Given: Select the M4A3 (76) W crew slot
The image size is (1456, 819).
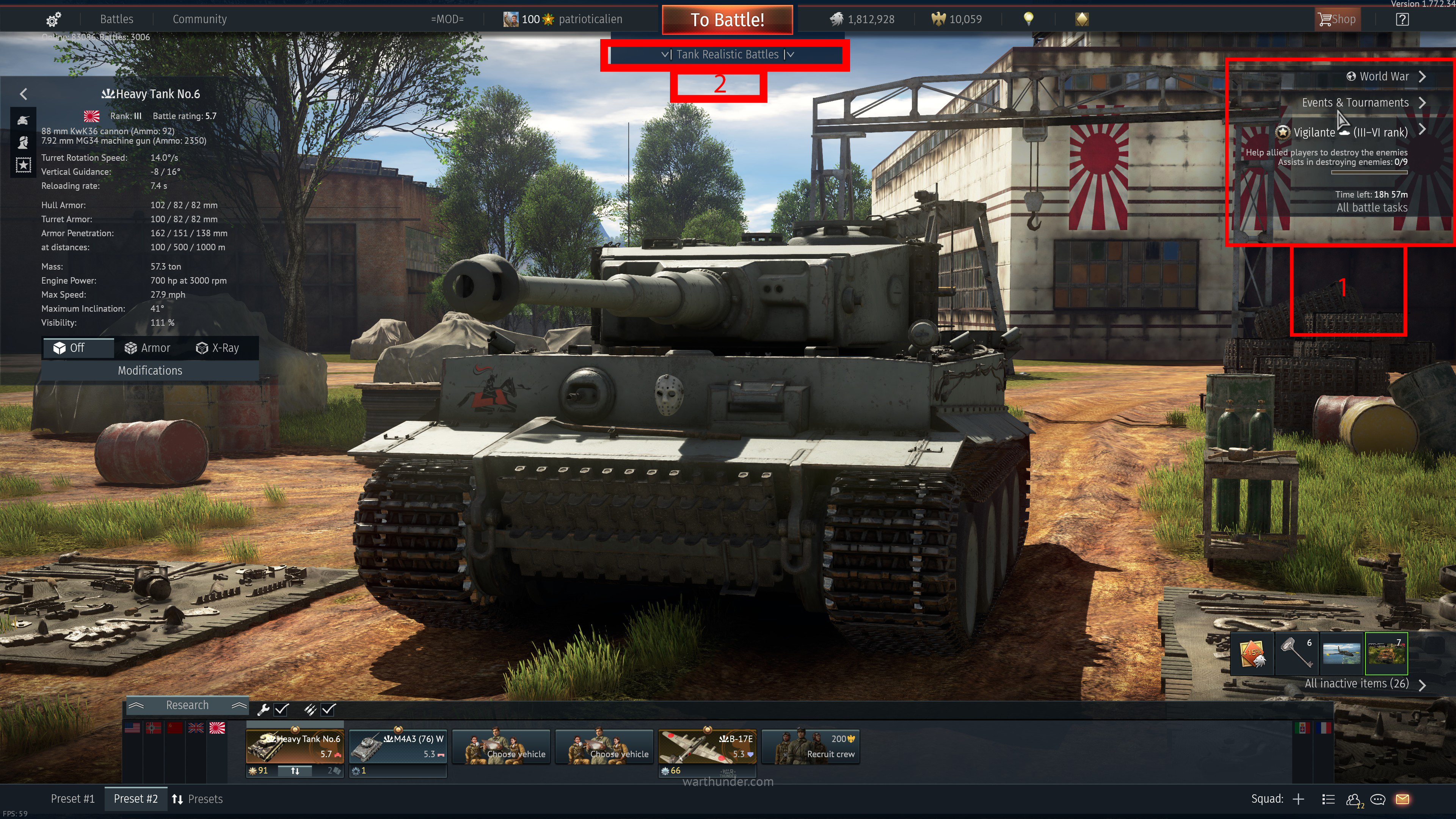Looking at the screenshot, I should [x=398, y=747].
